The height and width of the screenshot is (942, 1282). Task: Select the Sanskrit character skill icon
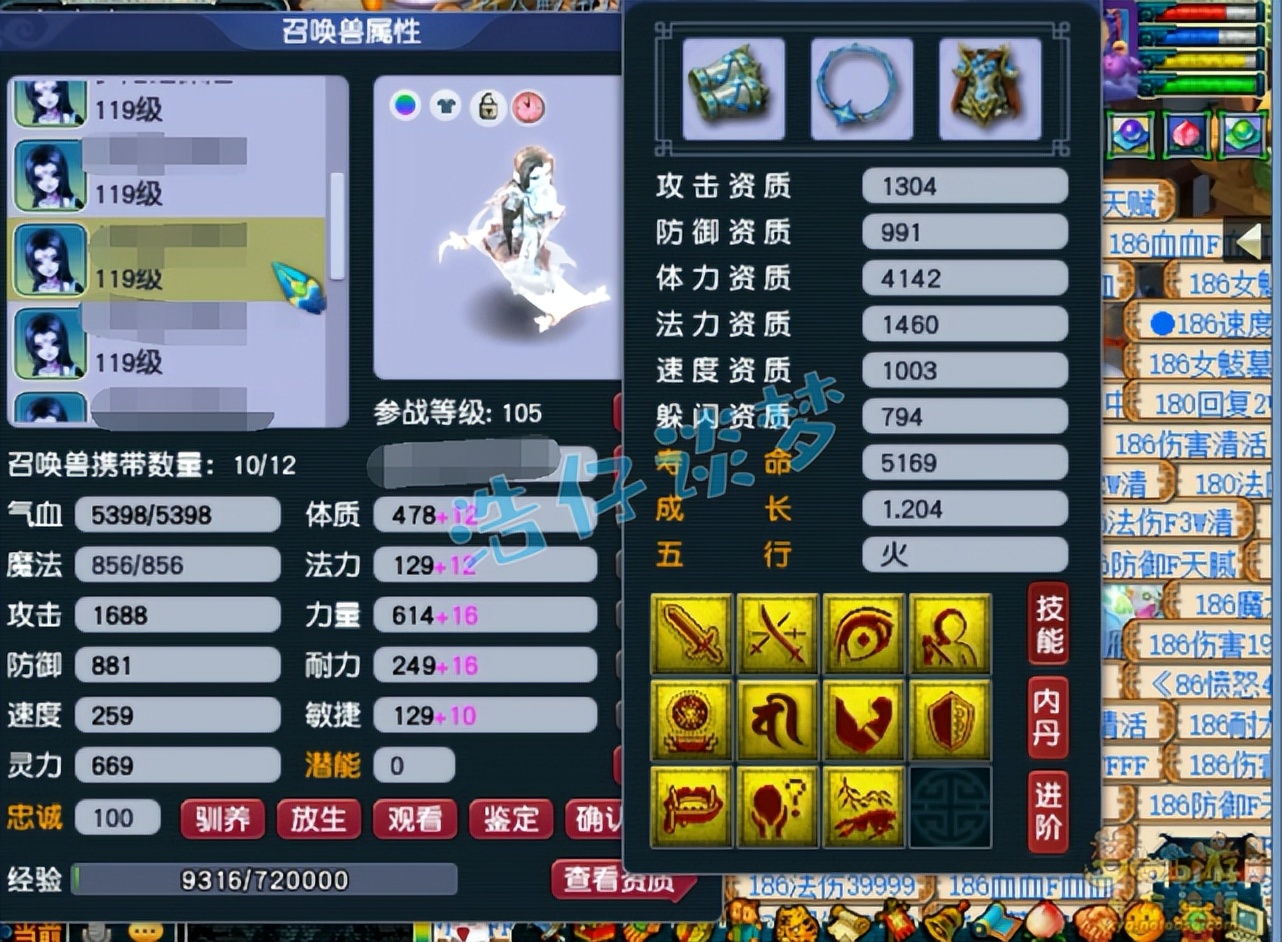778,720
